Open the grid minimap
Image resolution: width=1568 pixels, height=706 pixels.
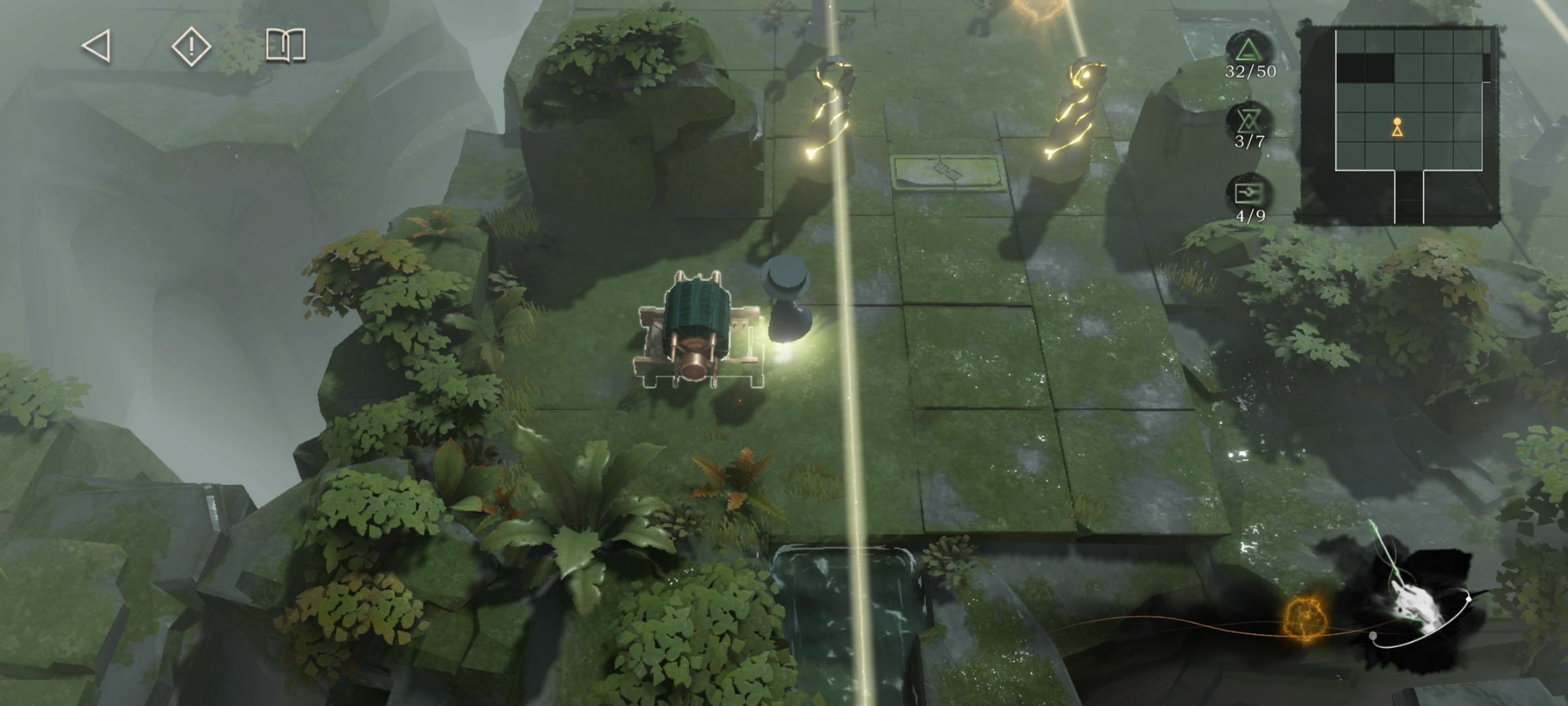coord(1398,124)
